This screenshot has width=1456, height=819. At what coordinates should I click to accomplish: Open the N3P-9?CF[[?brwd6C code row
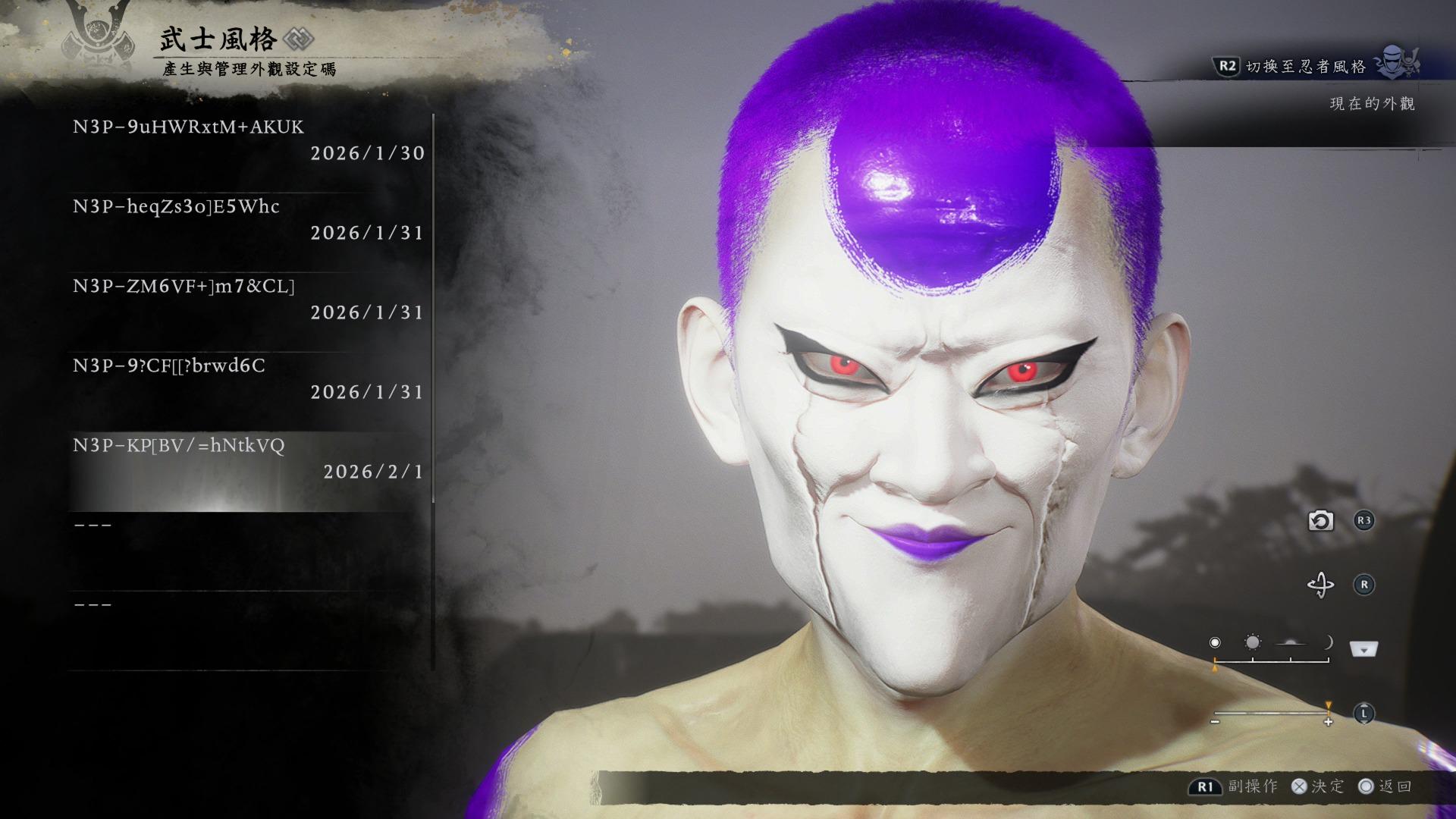tap(249, 379)
